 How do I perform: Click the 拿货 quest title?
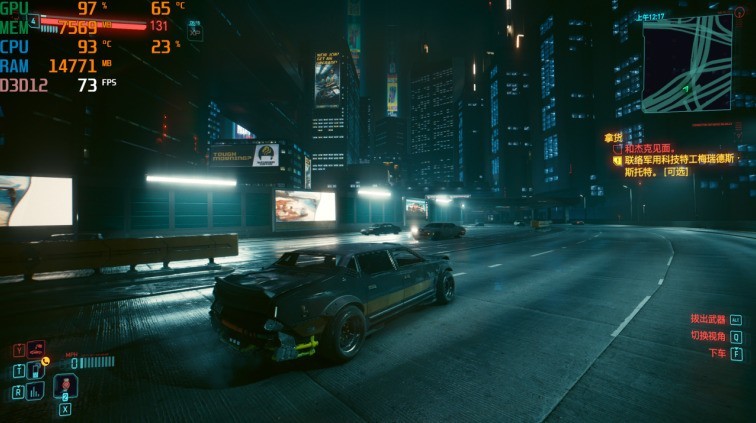click(x=612, y=137)
